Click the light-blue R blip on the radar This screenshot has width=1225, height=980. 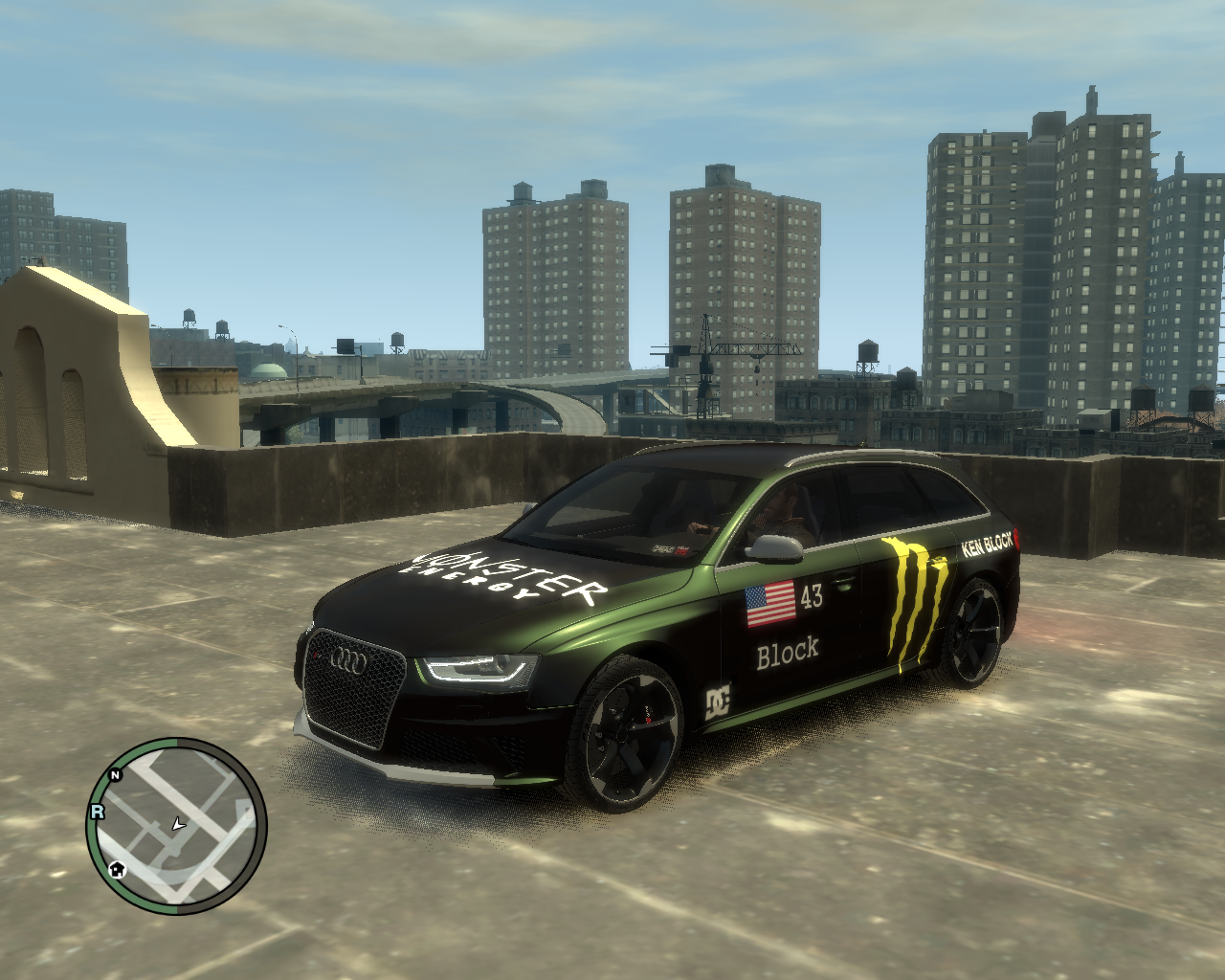click(x=97, y=812)
